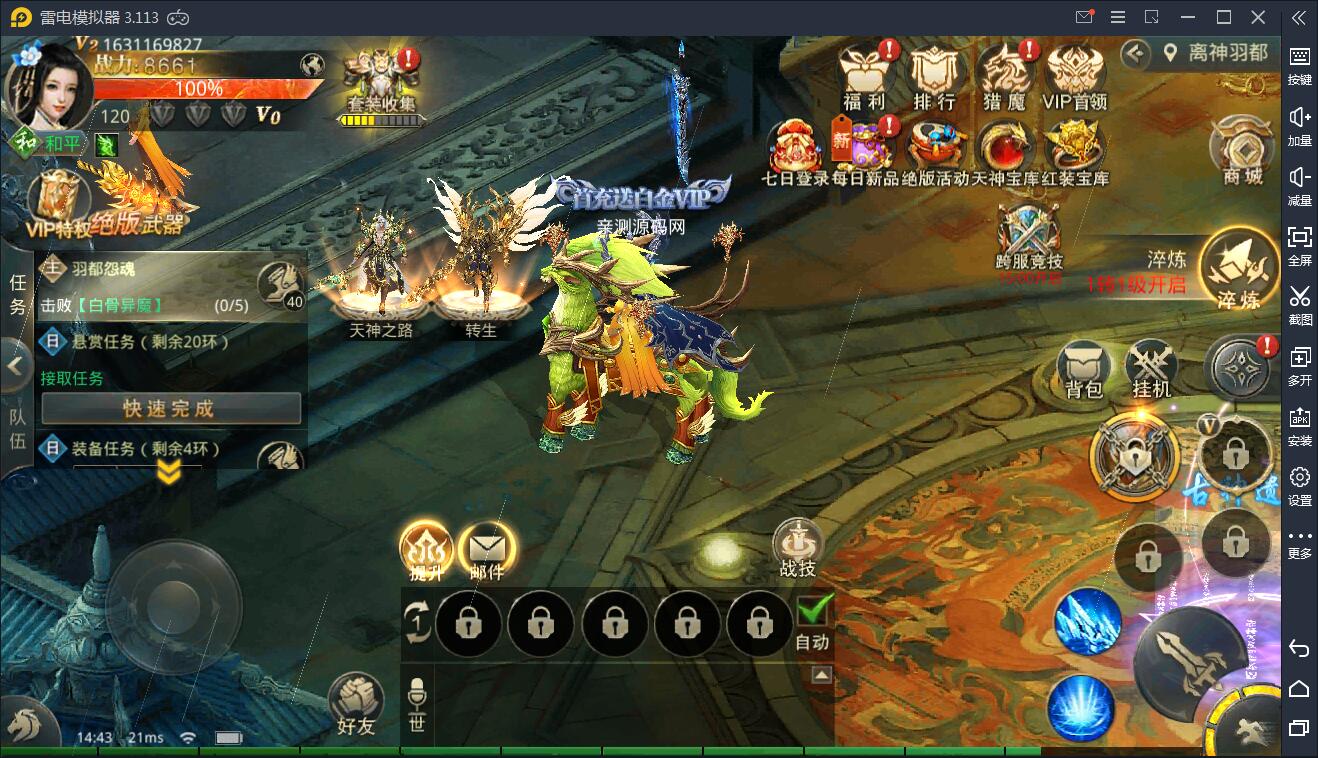Open the VIP首领 boss menu
The height and width of the screenshot is (758, 1318).
1075,73
